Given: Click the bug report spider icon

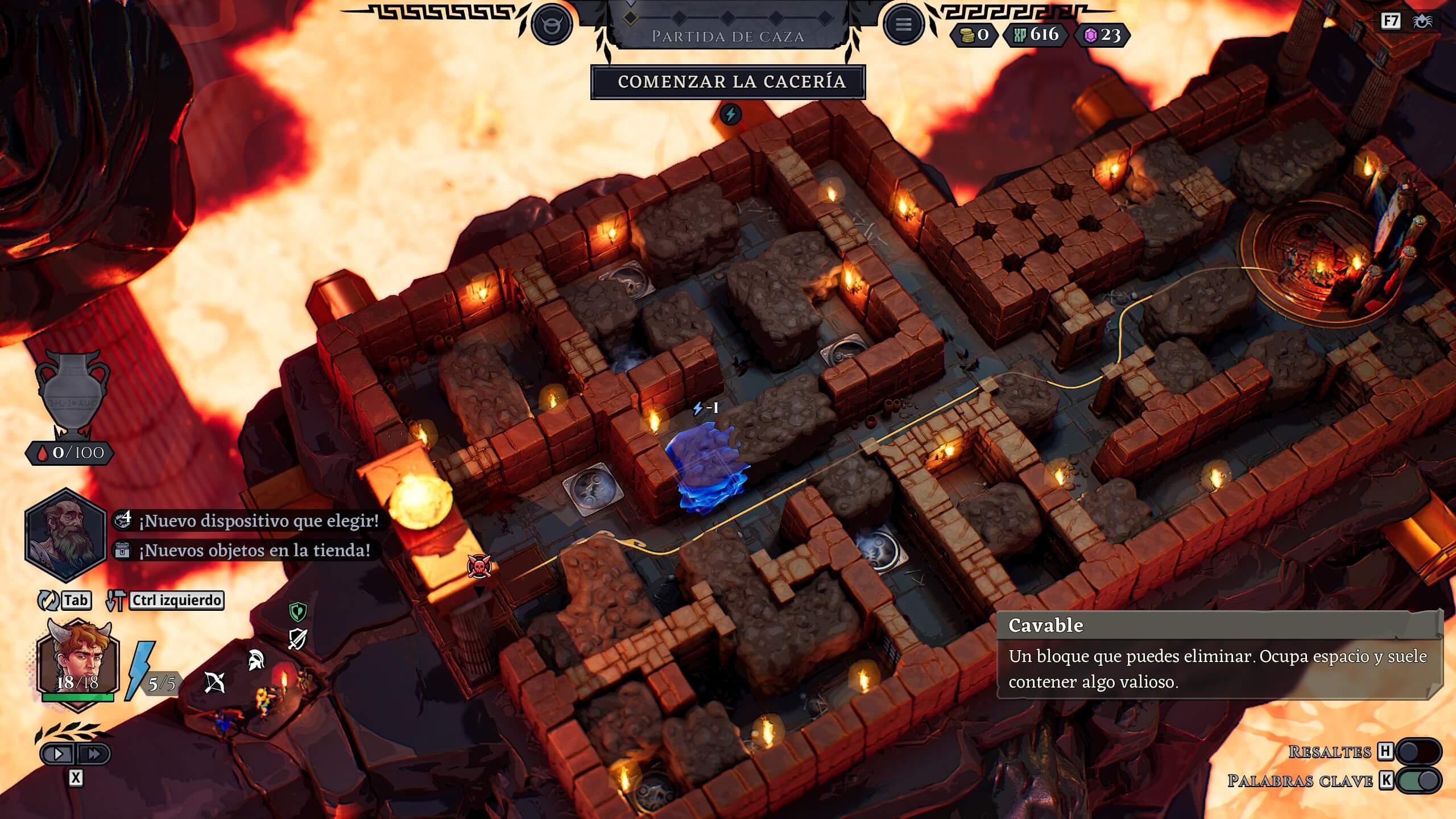Looking at the screenshot, I should click(x=1423, y=22).
